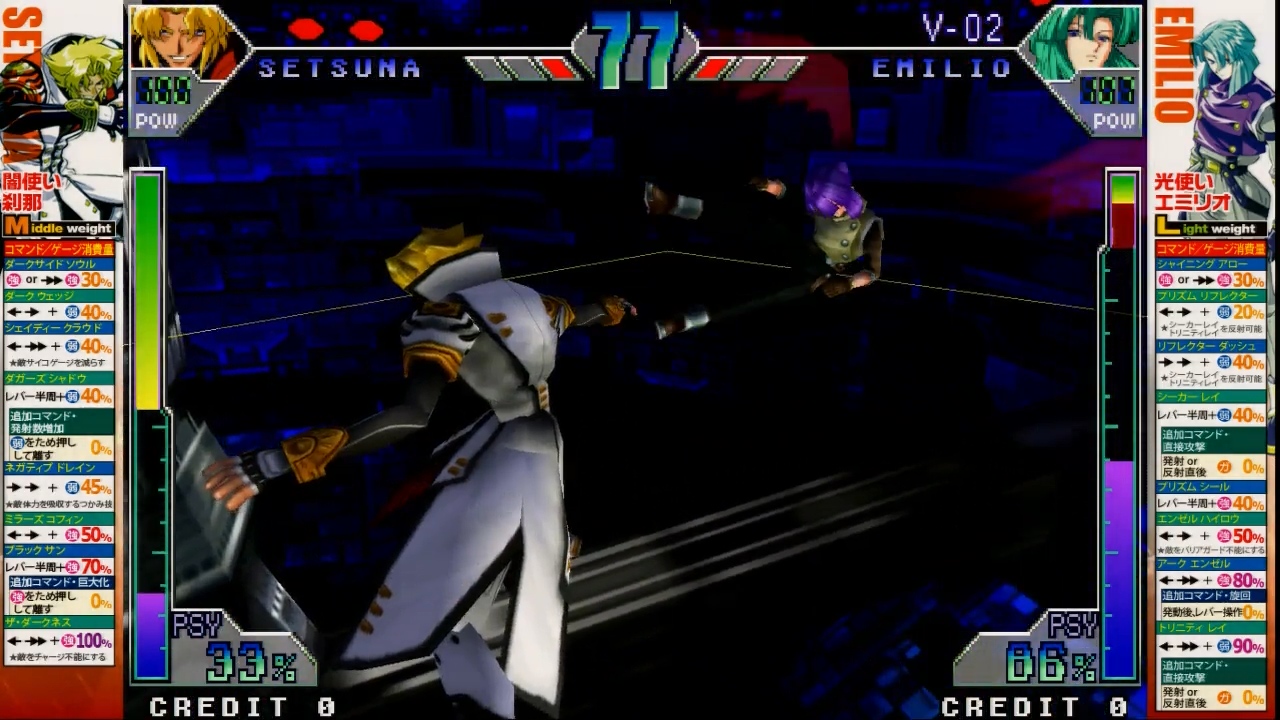Pick the トリニティ レイ 90% move entry
The image size is (1280, 720).
[1210, 628]
